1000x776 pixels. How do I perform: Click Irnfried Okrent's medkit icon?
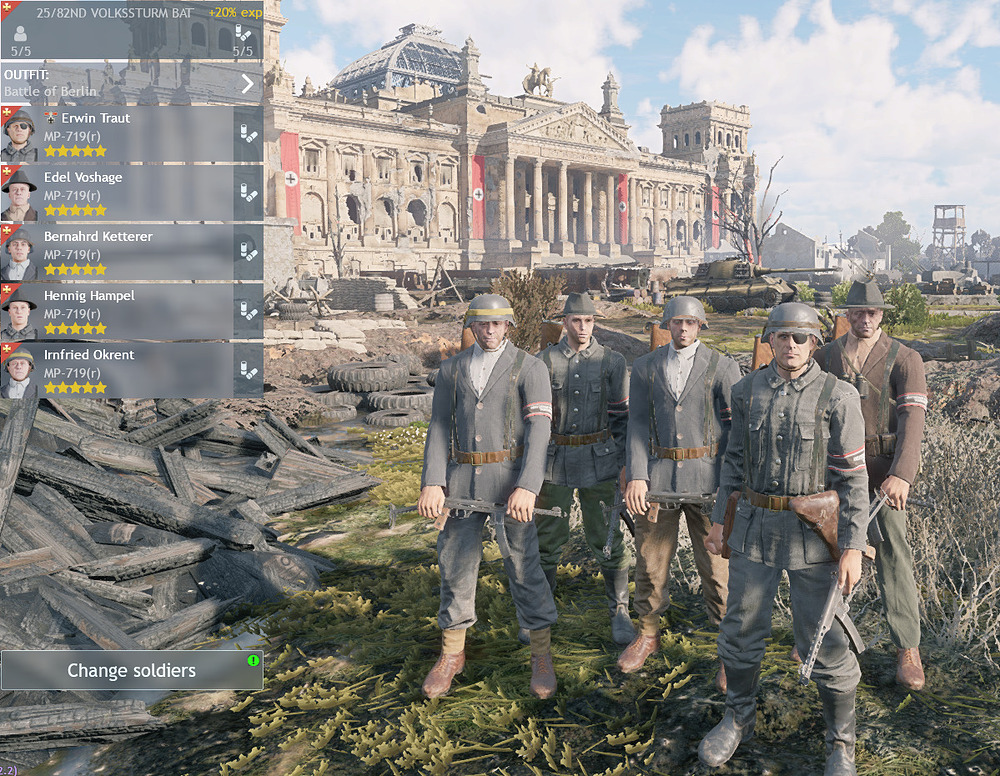point(248,370)
